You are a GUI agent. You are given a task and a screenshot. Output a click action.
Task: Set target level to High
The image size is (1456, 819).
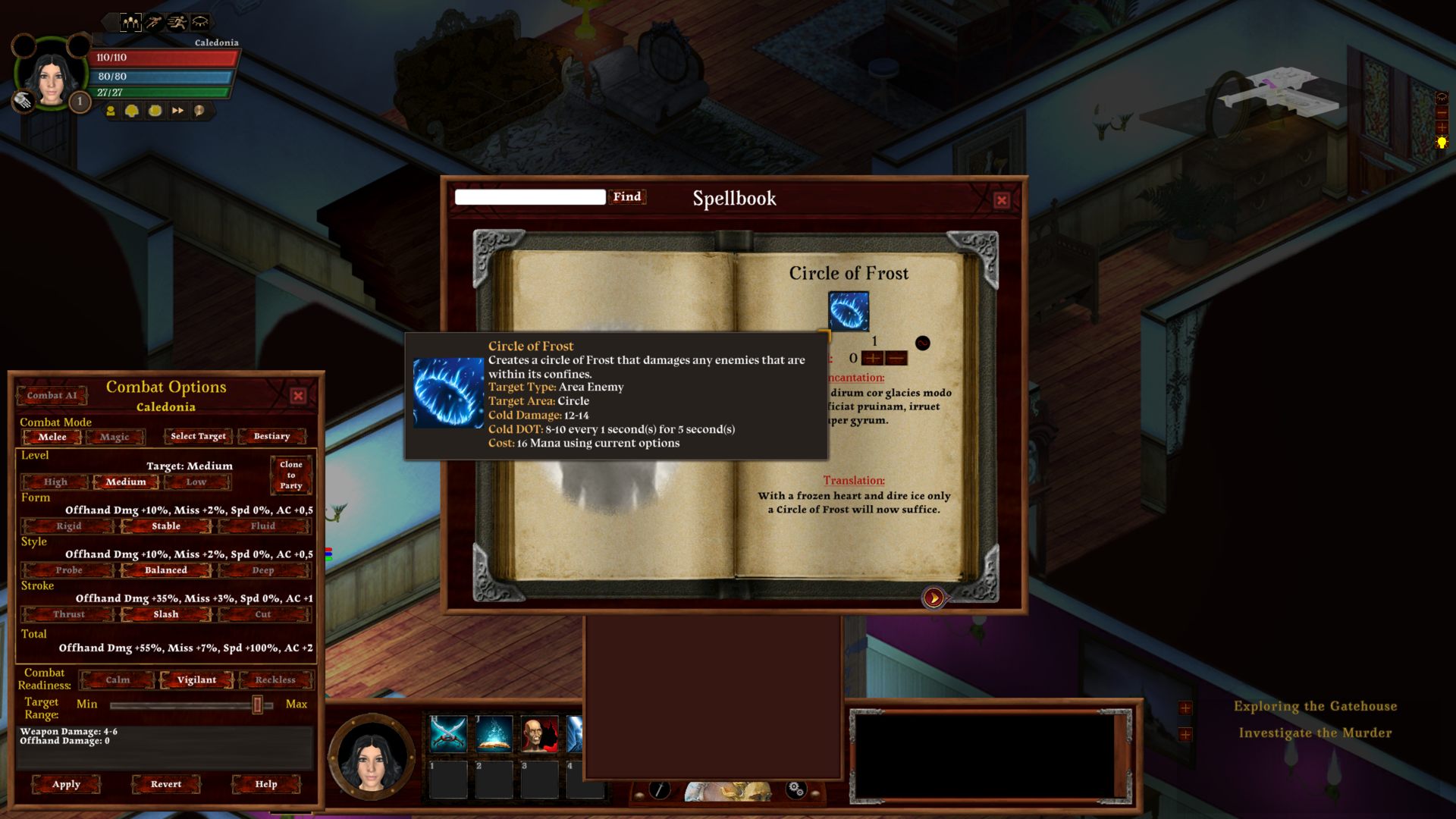55,482
